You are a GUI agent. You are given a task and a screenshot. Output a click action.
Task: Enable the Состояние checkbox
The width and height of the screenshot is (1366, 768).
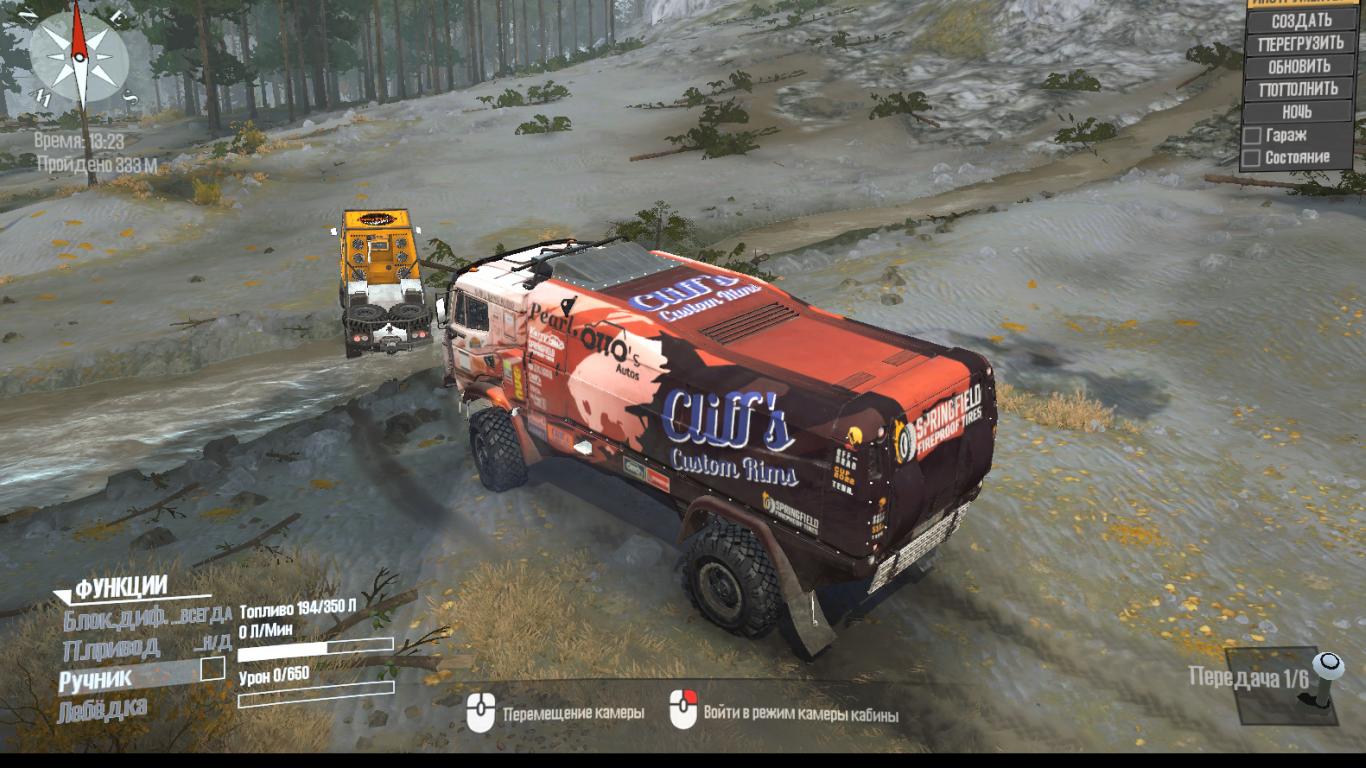click(1251, 158)
